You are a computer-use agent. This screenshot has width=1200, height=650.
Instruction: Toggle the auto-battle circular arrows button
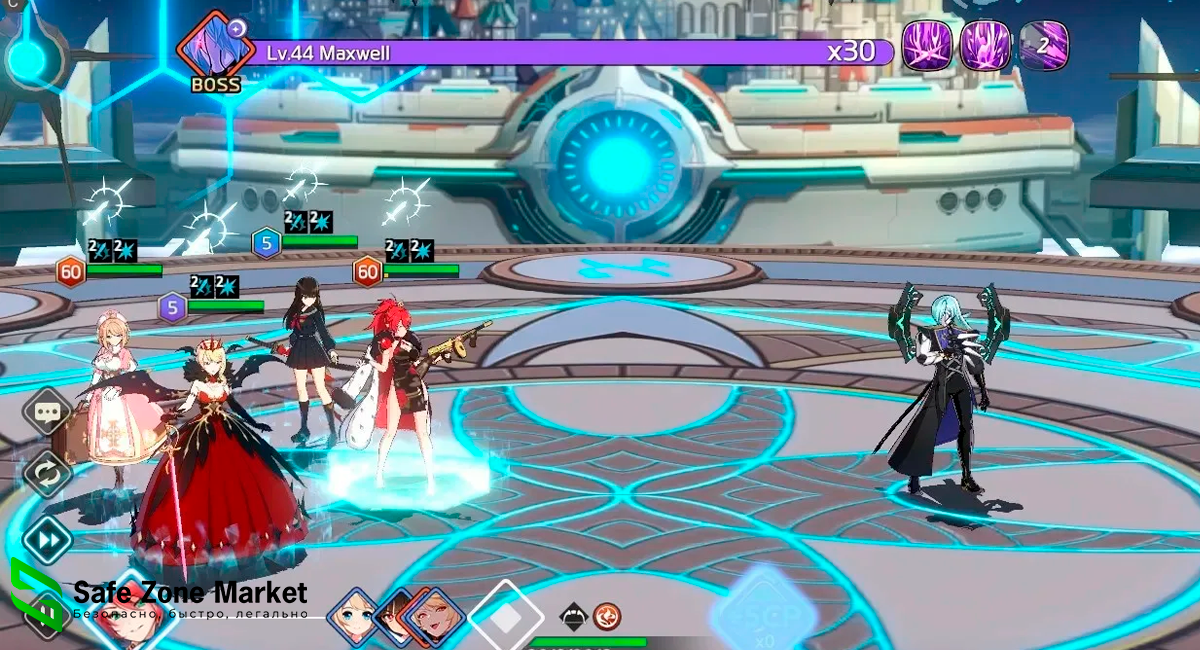coord(47,473)
